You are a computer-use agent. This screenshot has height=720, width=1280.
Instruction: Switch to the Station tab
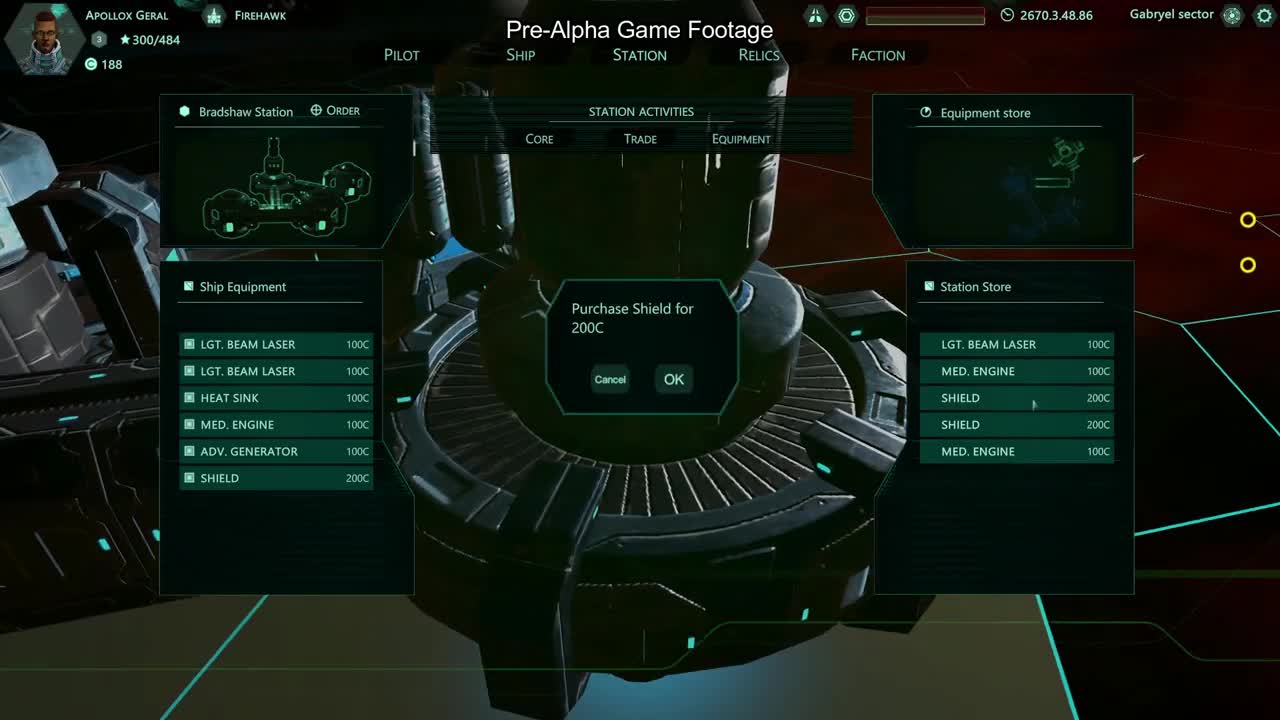[x=638, y=55]
